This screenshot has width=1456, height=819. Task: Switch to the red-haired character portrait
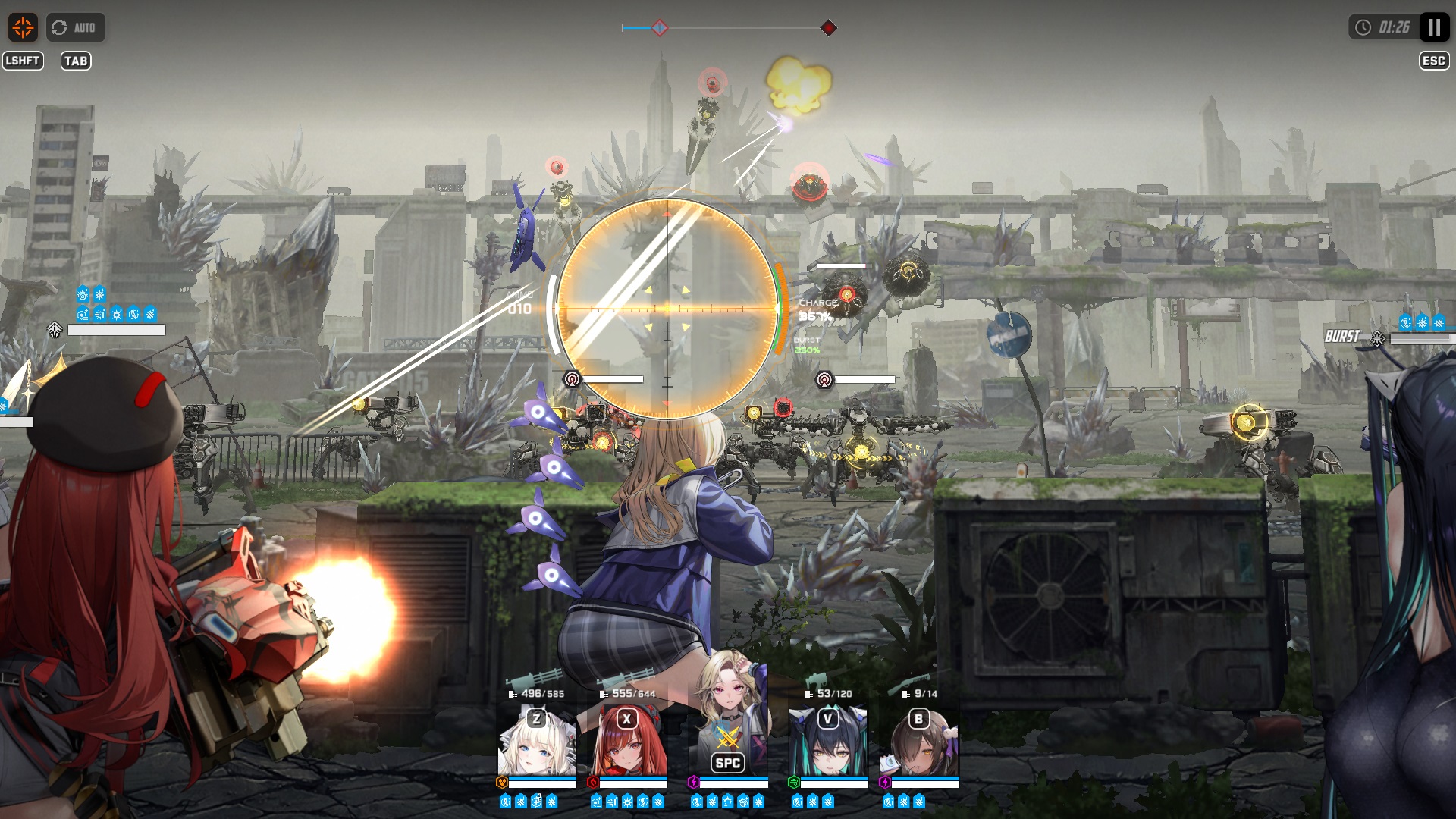[629, 743]
